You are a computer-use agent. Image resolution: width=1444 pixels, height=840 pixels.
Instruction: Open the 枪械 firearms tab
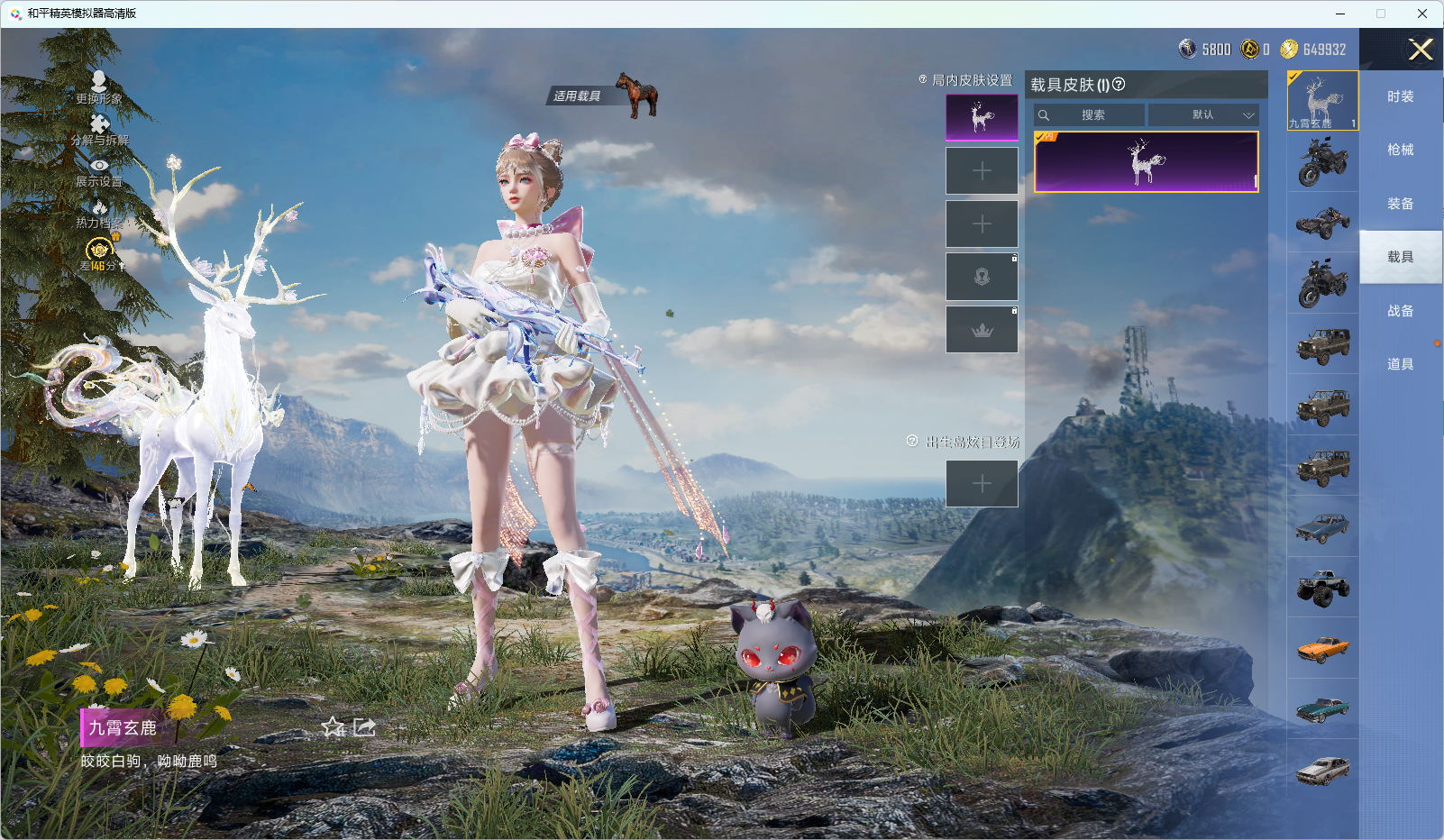1400,150
